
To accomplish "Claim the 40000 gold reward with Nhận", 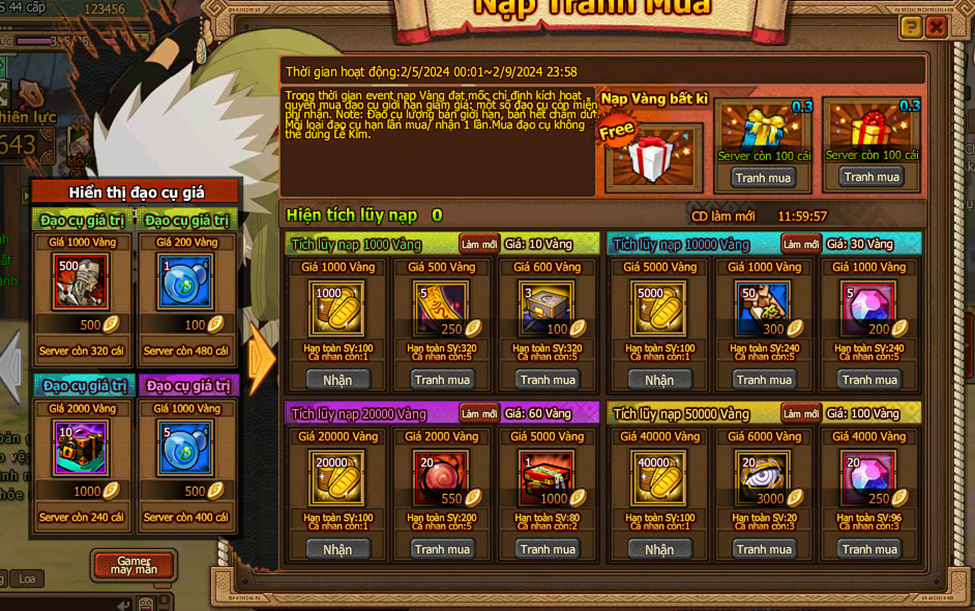I will coord(659,549).
